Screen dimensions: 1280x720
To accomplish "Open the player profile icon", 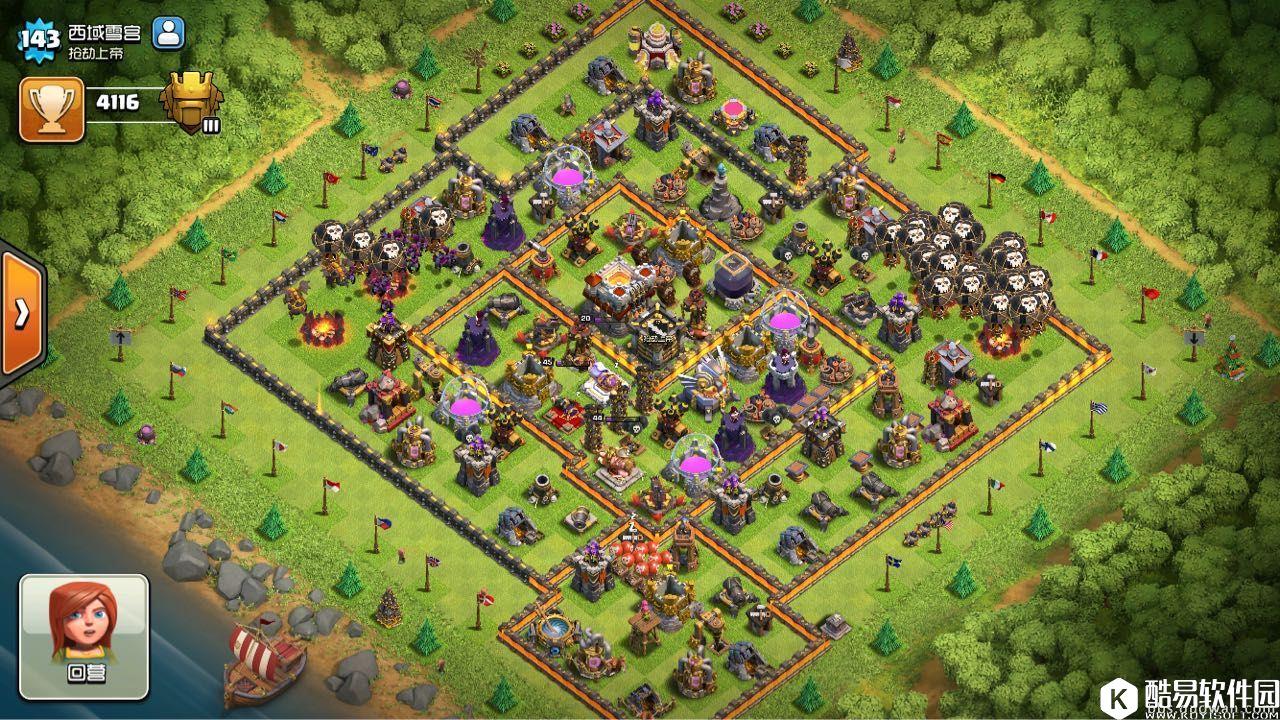I will coord(169,33).
